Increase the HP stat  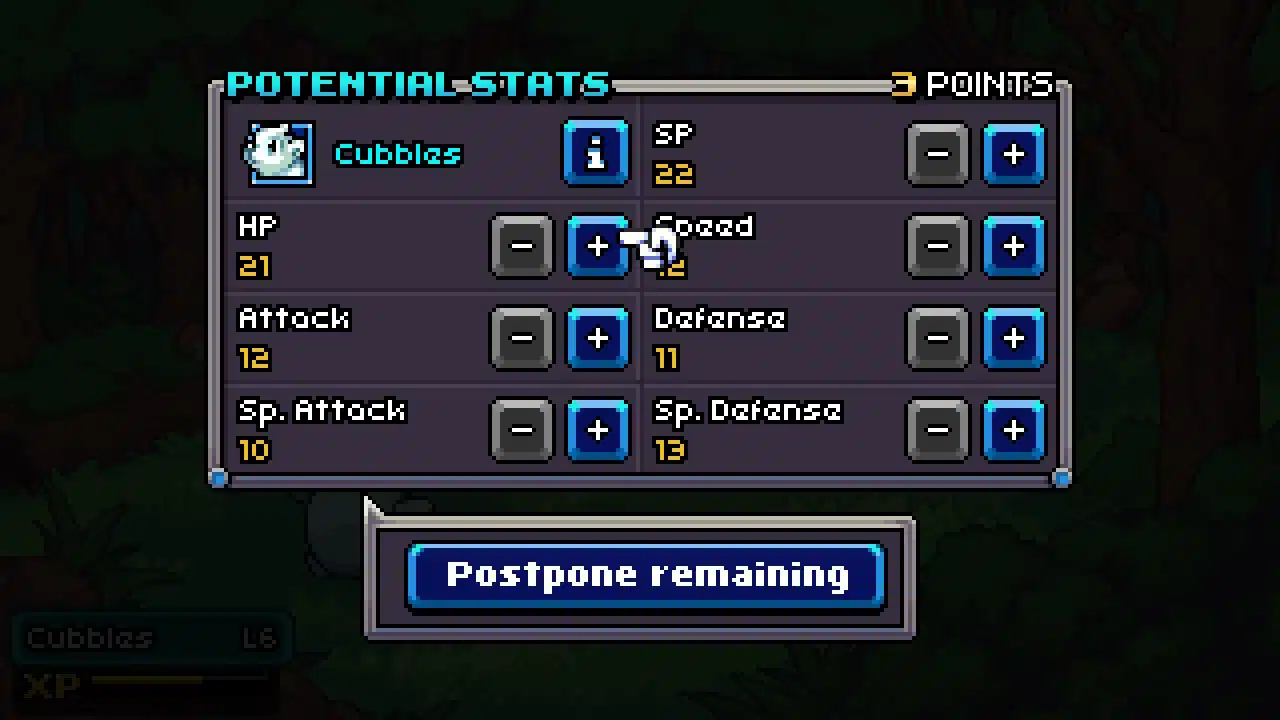coord(597,246)
